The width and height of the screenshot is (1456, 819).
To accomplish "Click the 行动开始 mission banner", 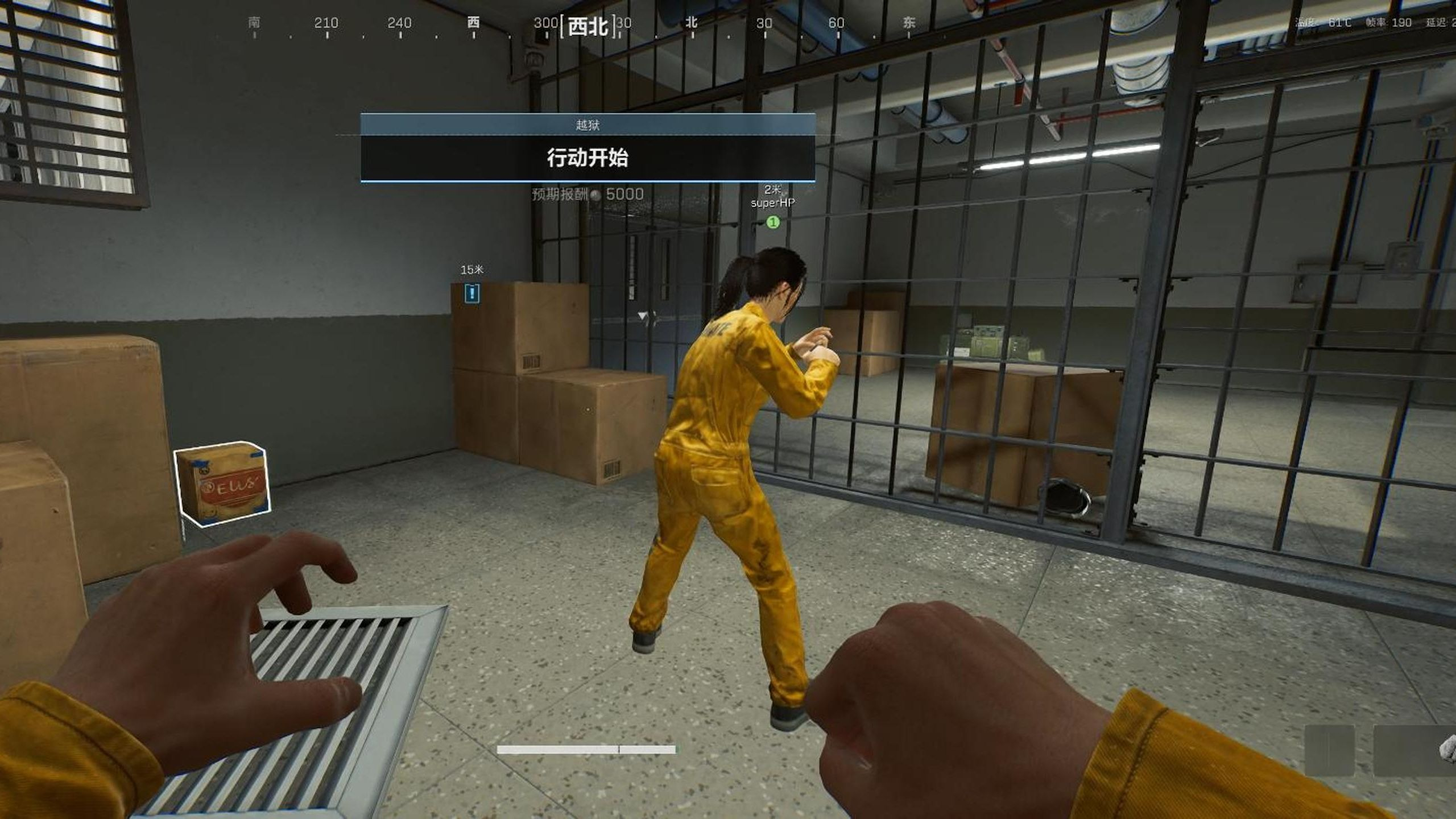I will click(588, 158).
